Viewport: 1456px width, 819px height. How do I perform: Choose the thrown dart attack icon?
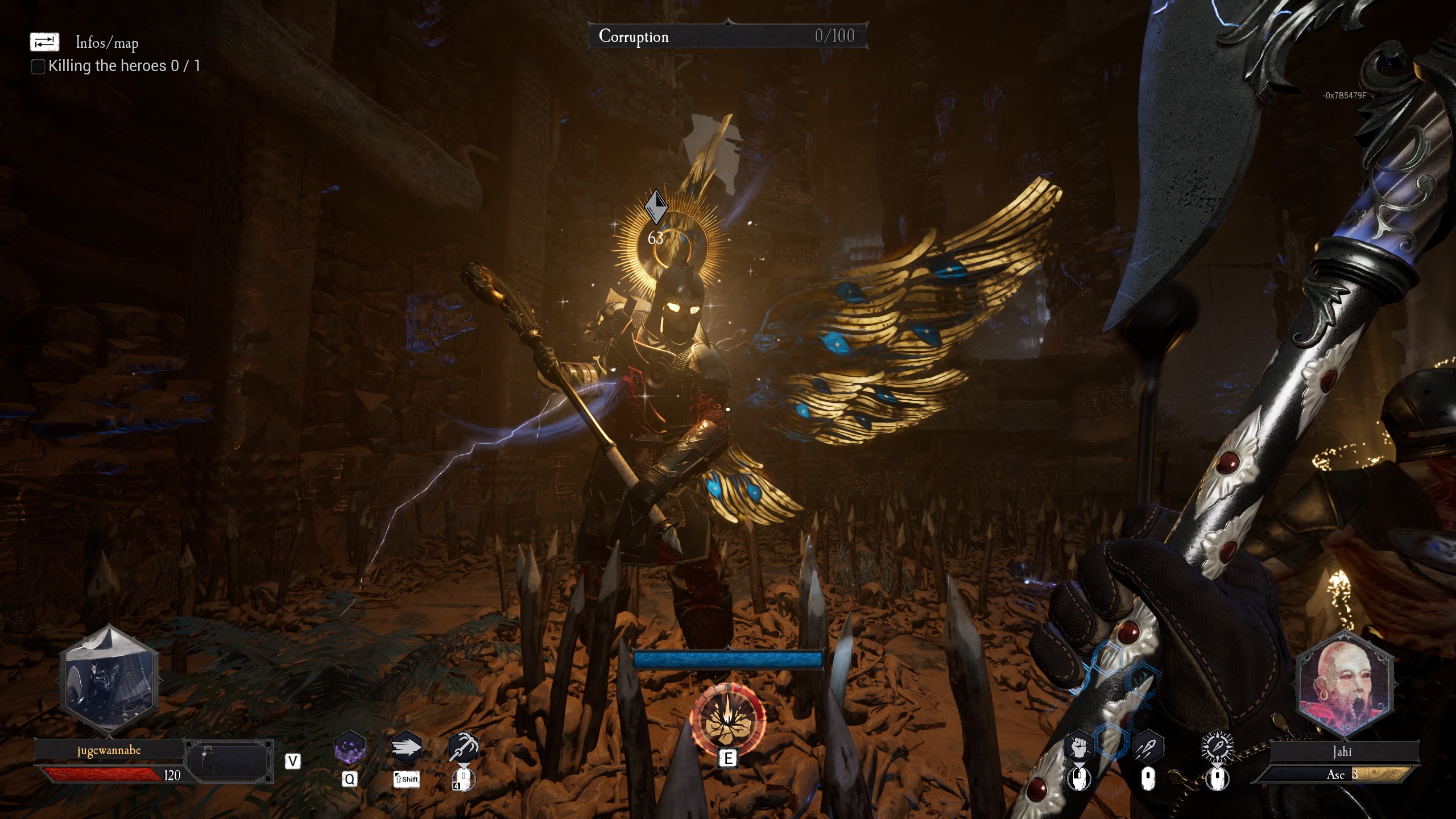[x=1148, y=747]
